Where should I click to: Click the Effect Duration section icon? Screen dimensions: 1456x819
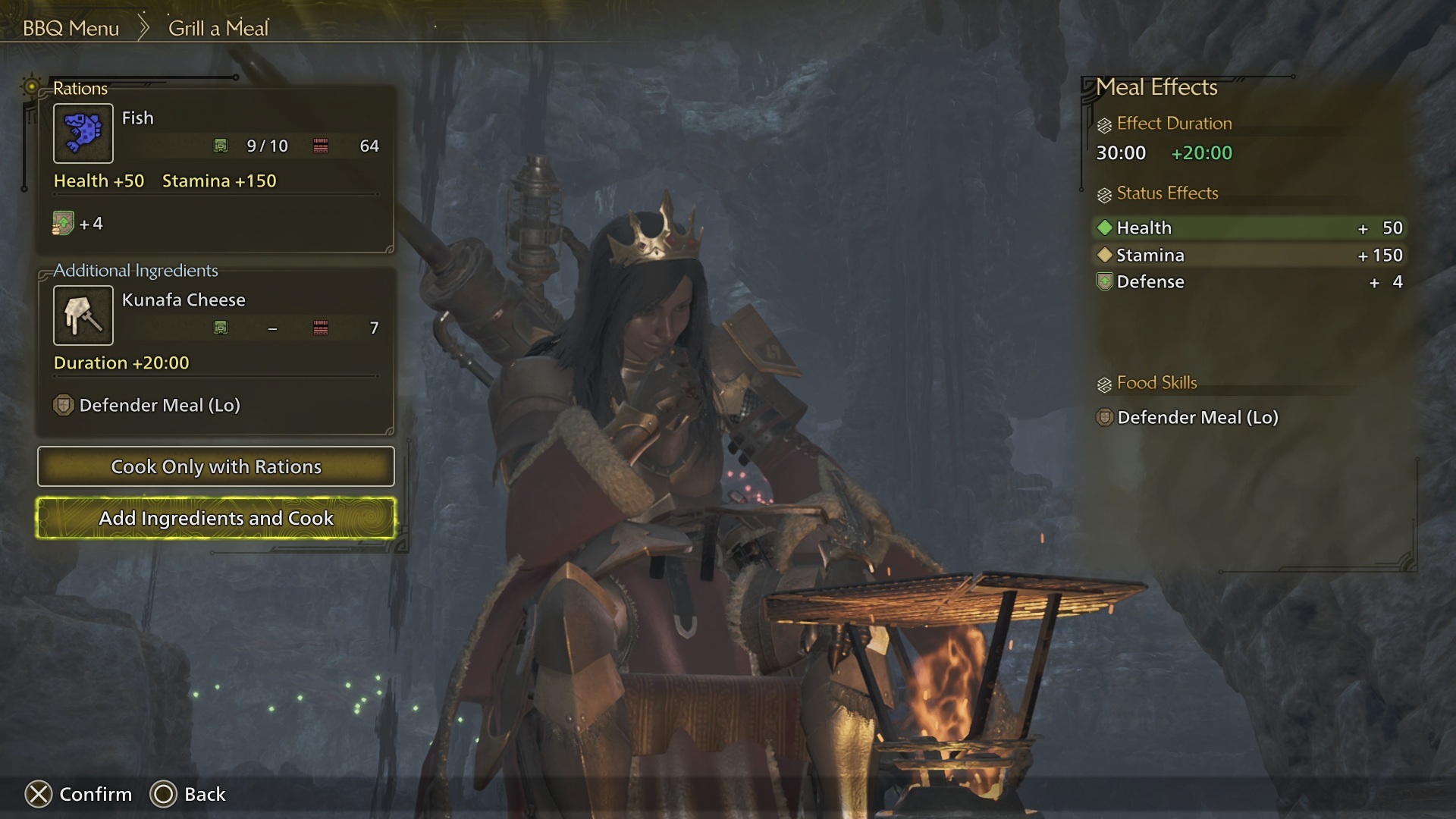pos(1103,123)
